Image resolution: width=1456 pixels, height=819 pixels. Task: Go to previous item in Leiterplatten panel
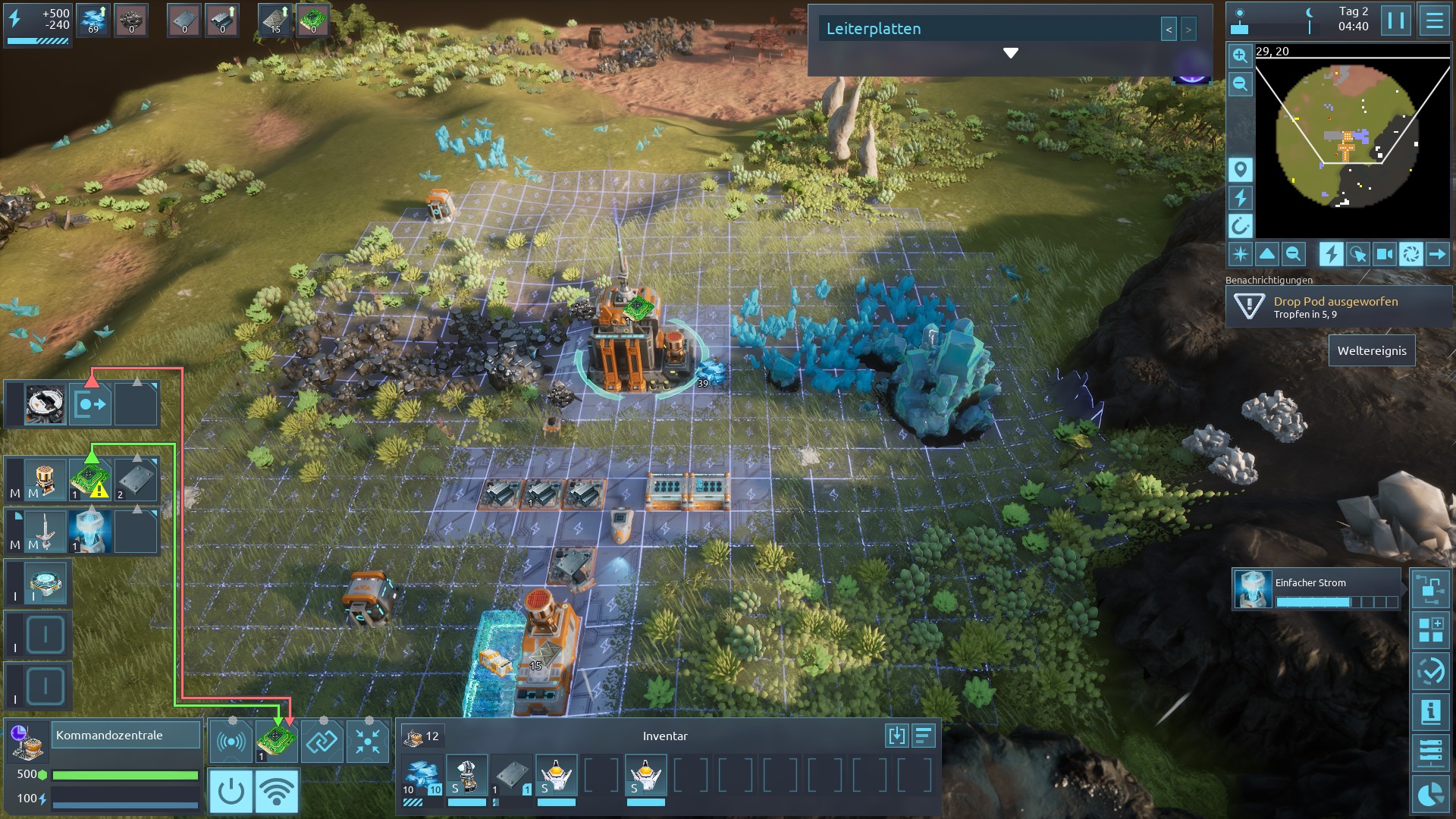pos(1169,30)
